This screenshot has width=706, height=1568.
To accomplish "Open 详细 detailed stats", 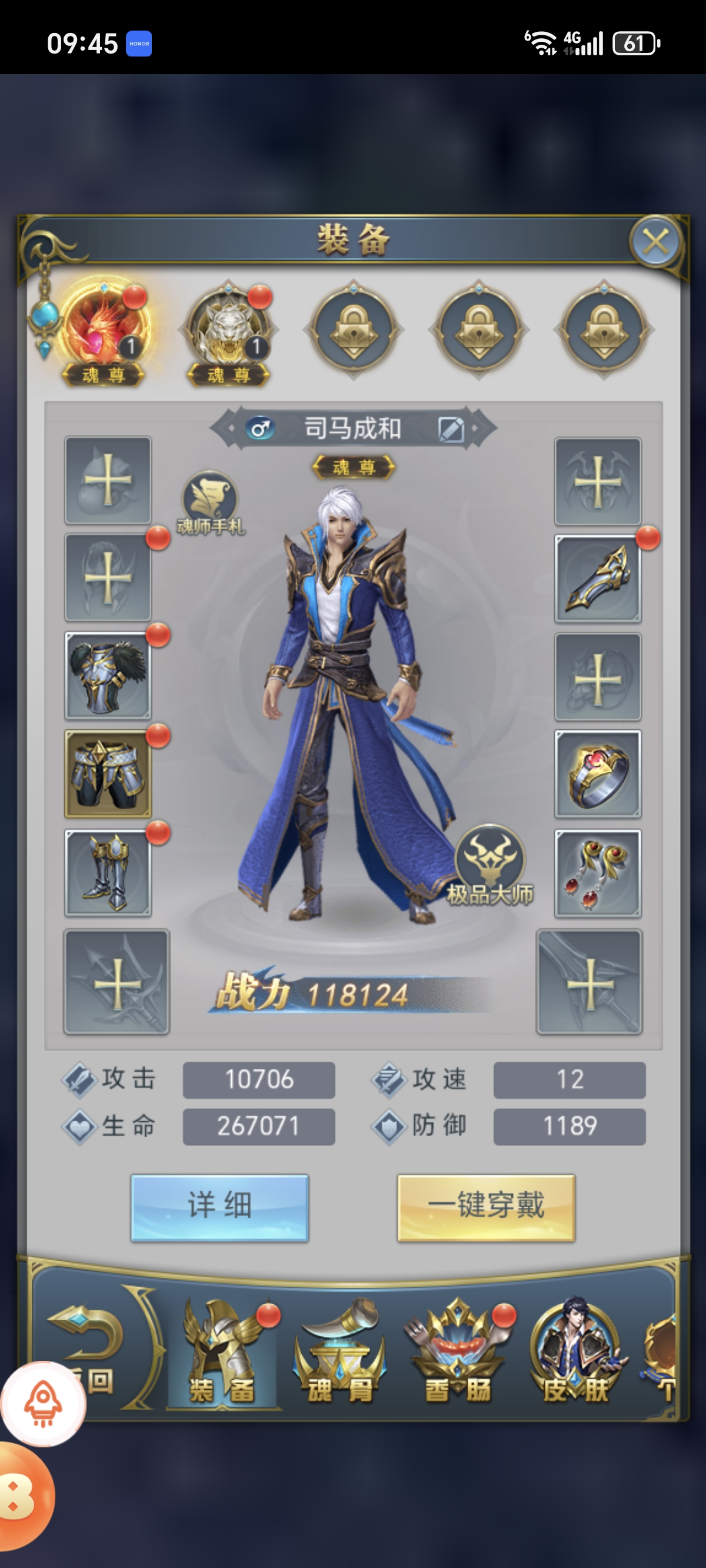I will click(219, 1207).
